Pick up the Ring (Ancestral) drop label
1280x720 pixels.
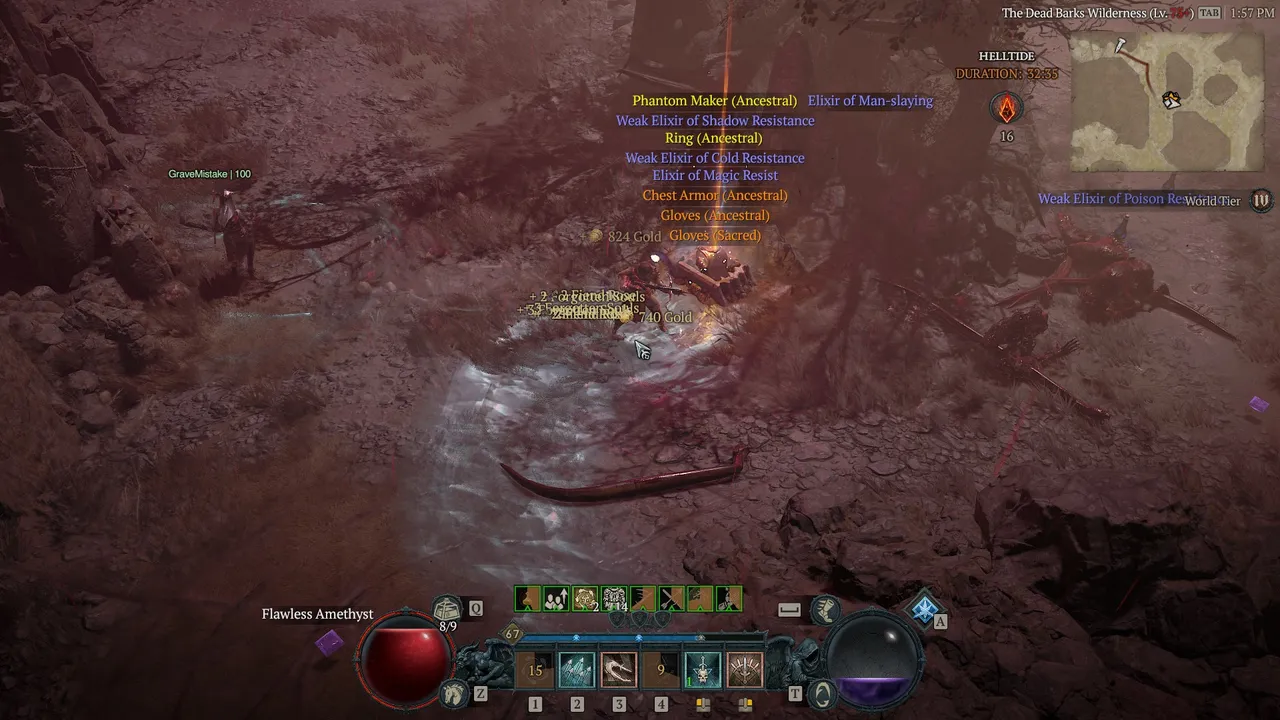tap(713, 139)
